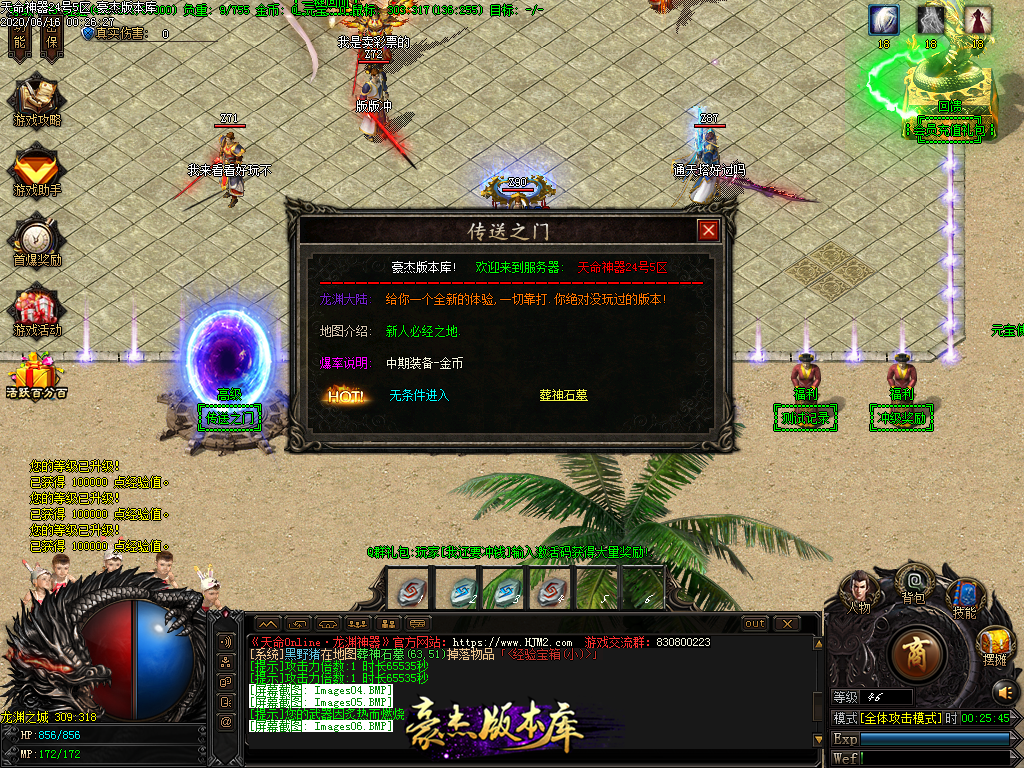Click the chat panel's out button

click(x=755, y=624)
